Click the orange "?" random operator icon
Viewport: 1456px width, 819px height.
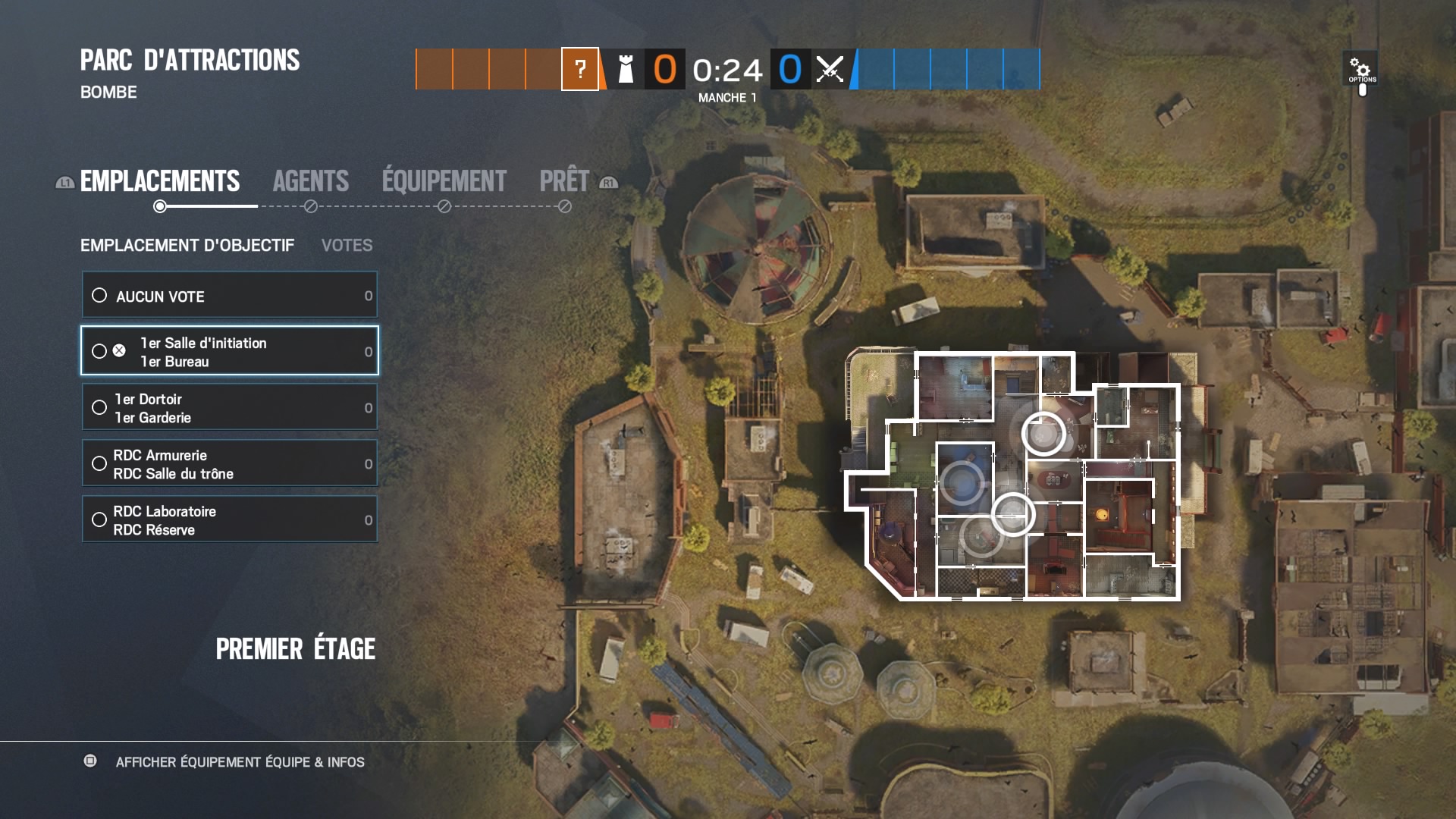pos(580,70)
